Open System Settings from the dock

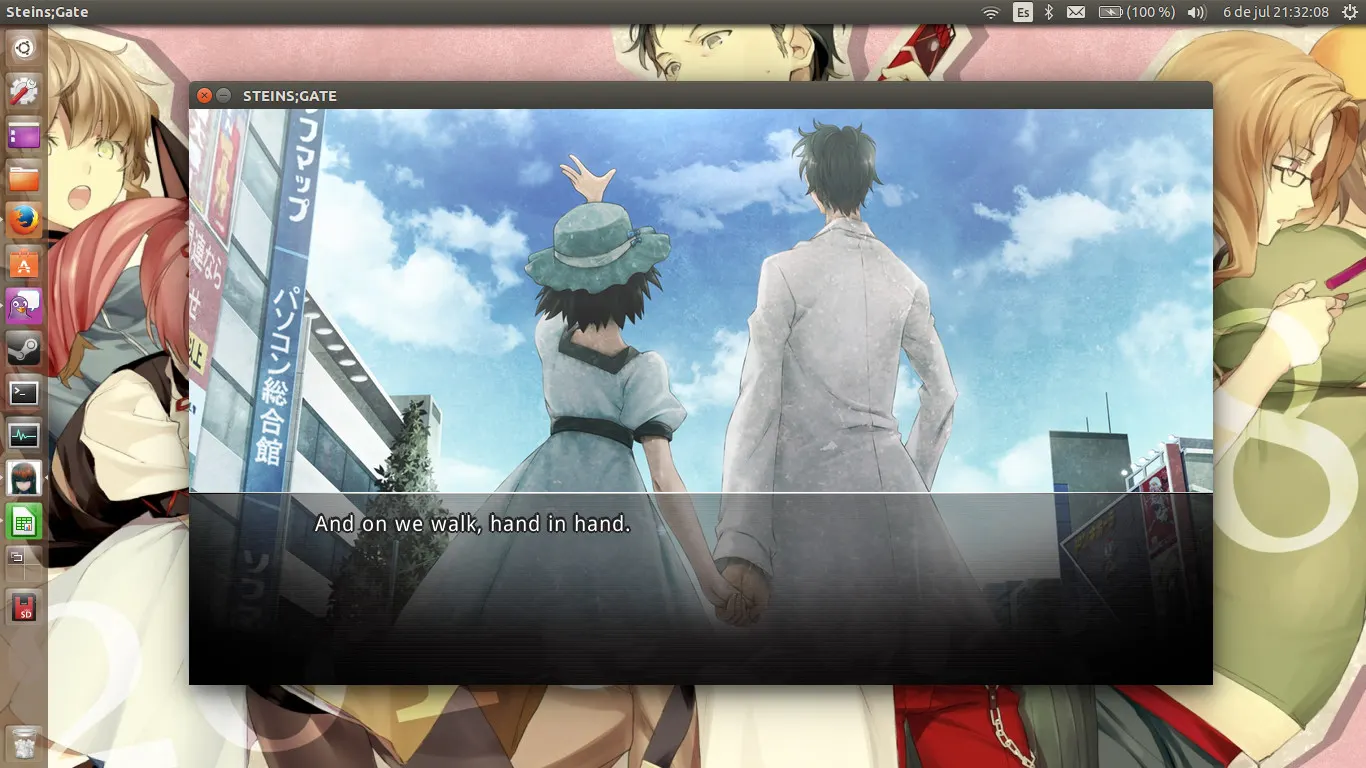pyautogui.click(x=23, y=92)
